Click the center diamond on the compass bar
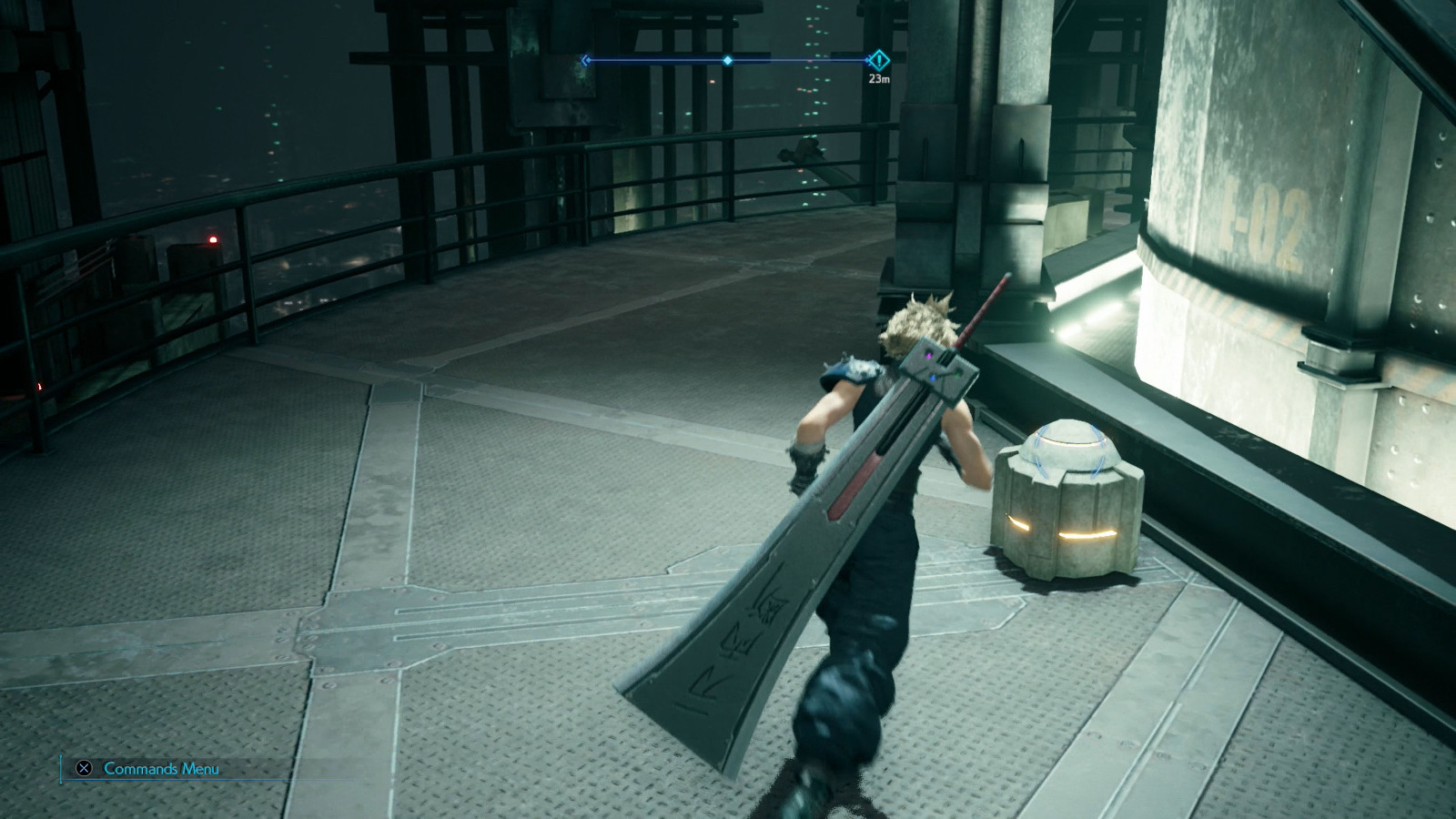Viewport: 1456px width, 819px height. pos(725,59)
